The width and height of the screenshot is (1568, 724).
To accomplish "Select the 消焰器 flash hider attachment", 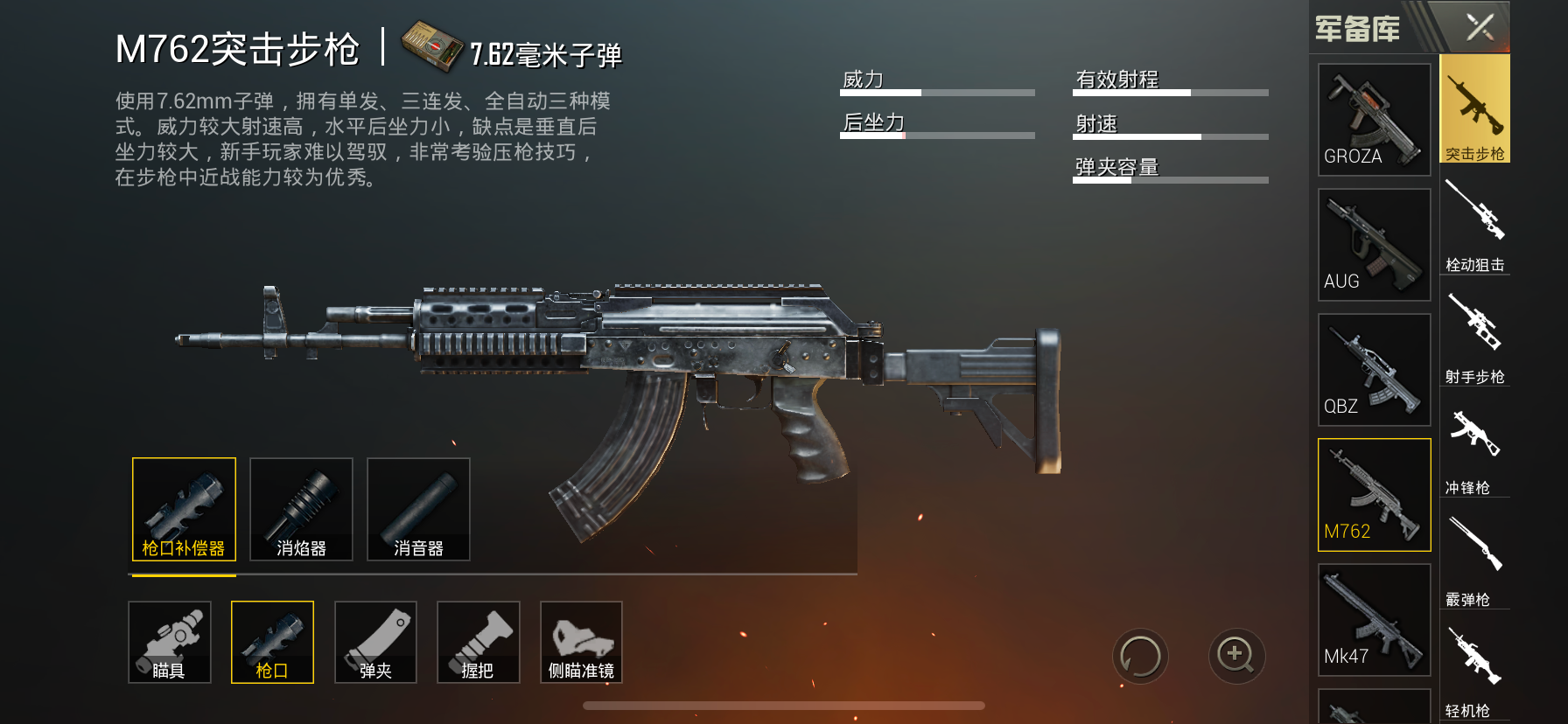I will [x=301, y=509].
